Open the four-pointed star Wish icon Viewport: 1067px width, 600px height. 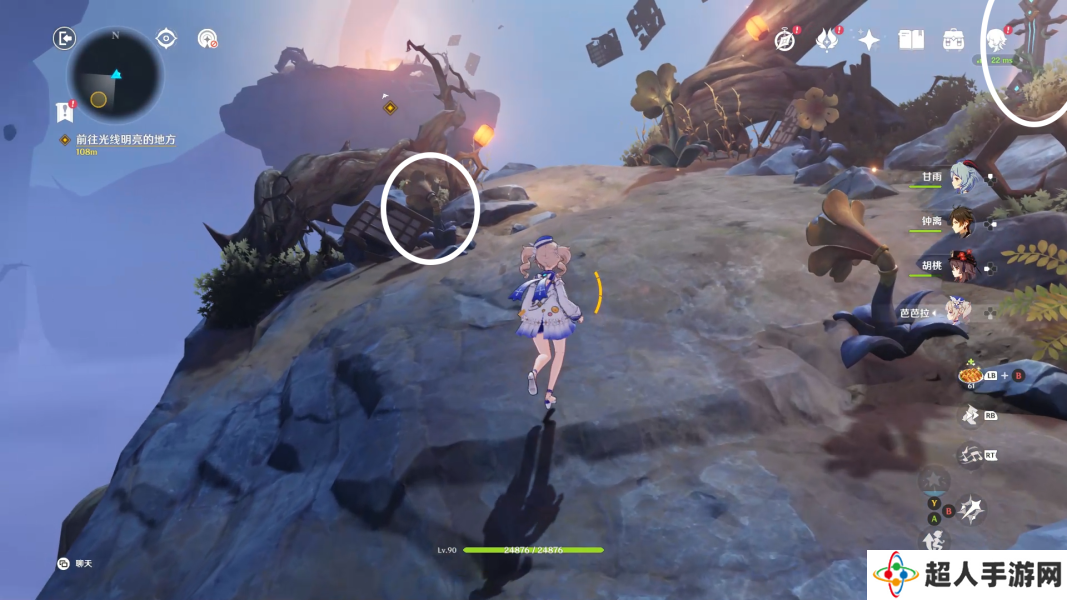click(x=869, y=40)
